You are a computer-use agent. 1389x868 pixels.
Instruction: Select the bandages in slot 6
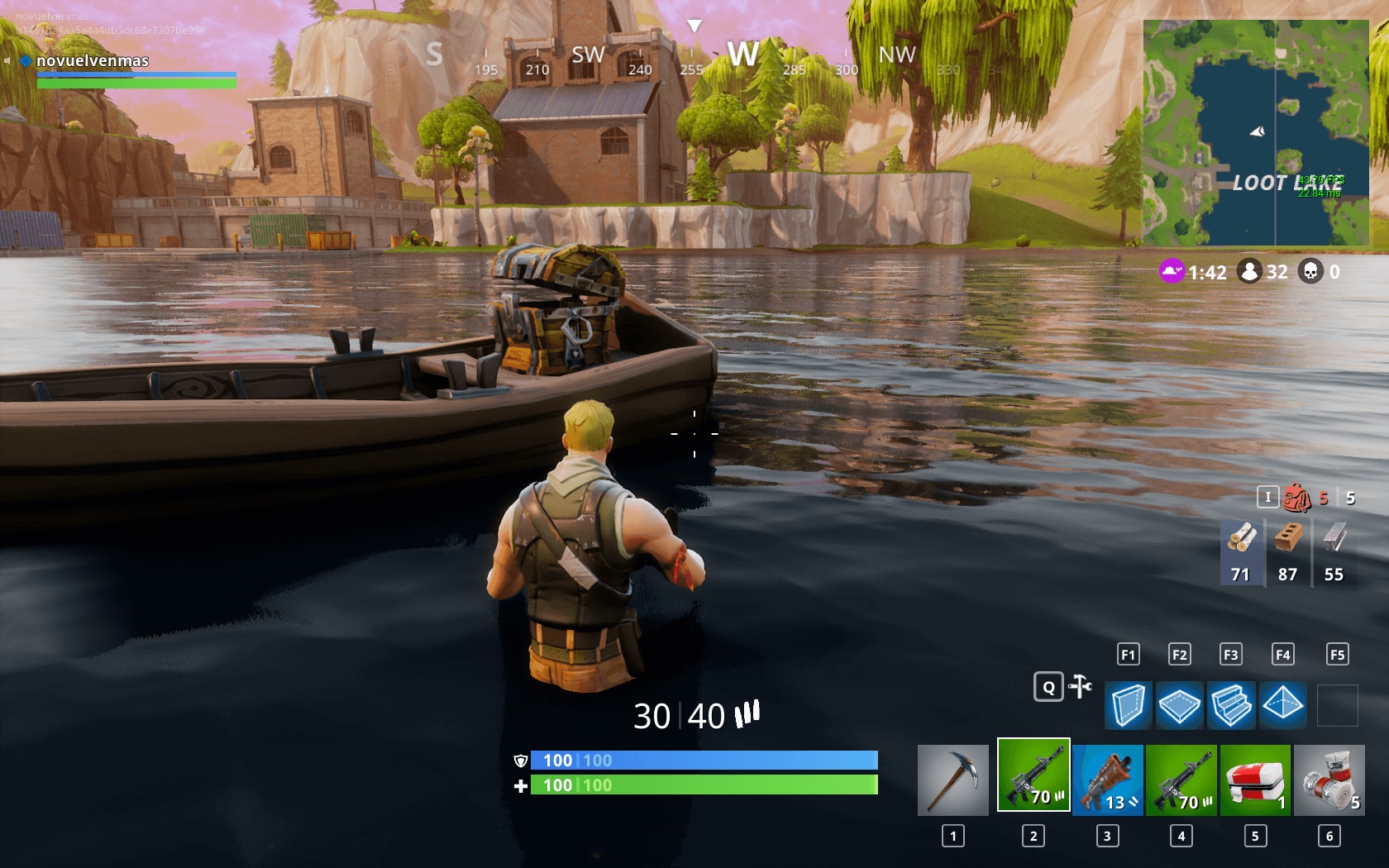[x=1329, y=780]
